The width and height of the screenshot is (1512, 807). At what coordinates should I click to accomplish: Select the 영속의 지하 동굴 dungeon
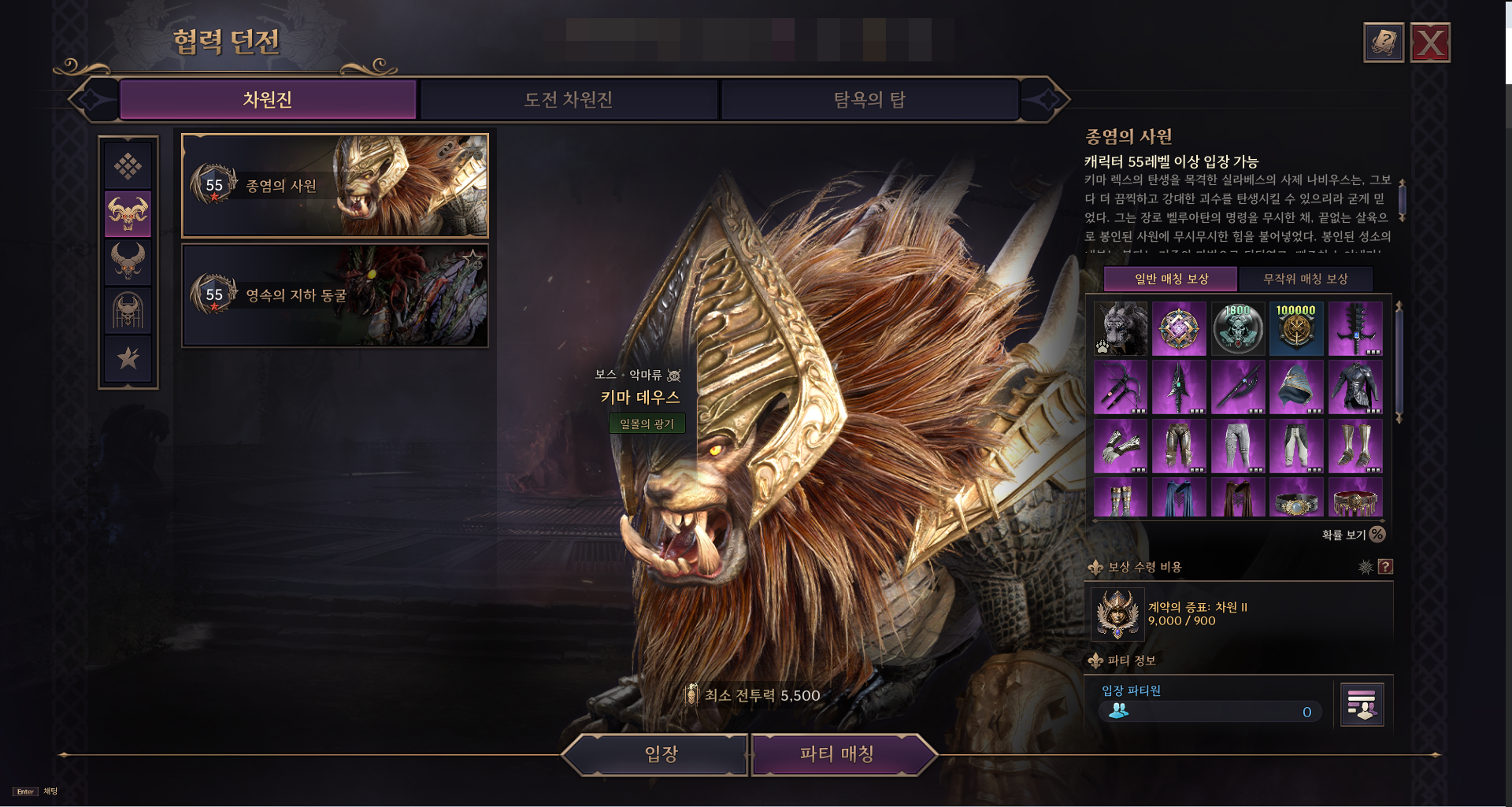335,295
